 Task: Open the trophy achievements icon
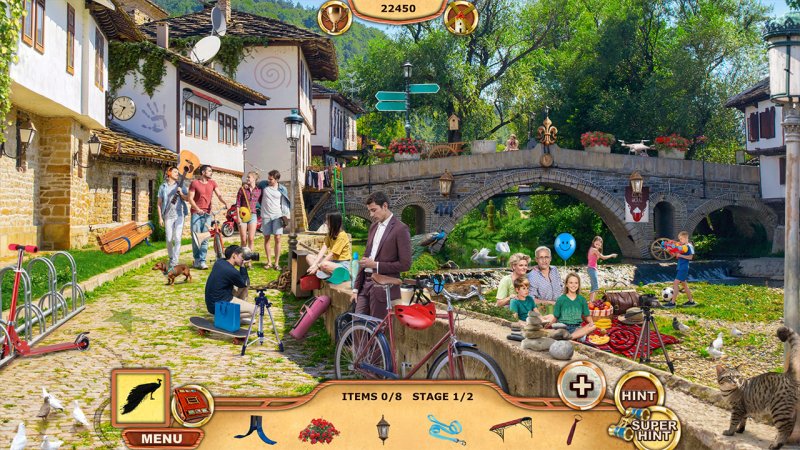click(335, 16)
